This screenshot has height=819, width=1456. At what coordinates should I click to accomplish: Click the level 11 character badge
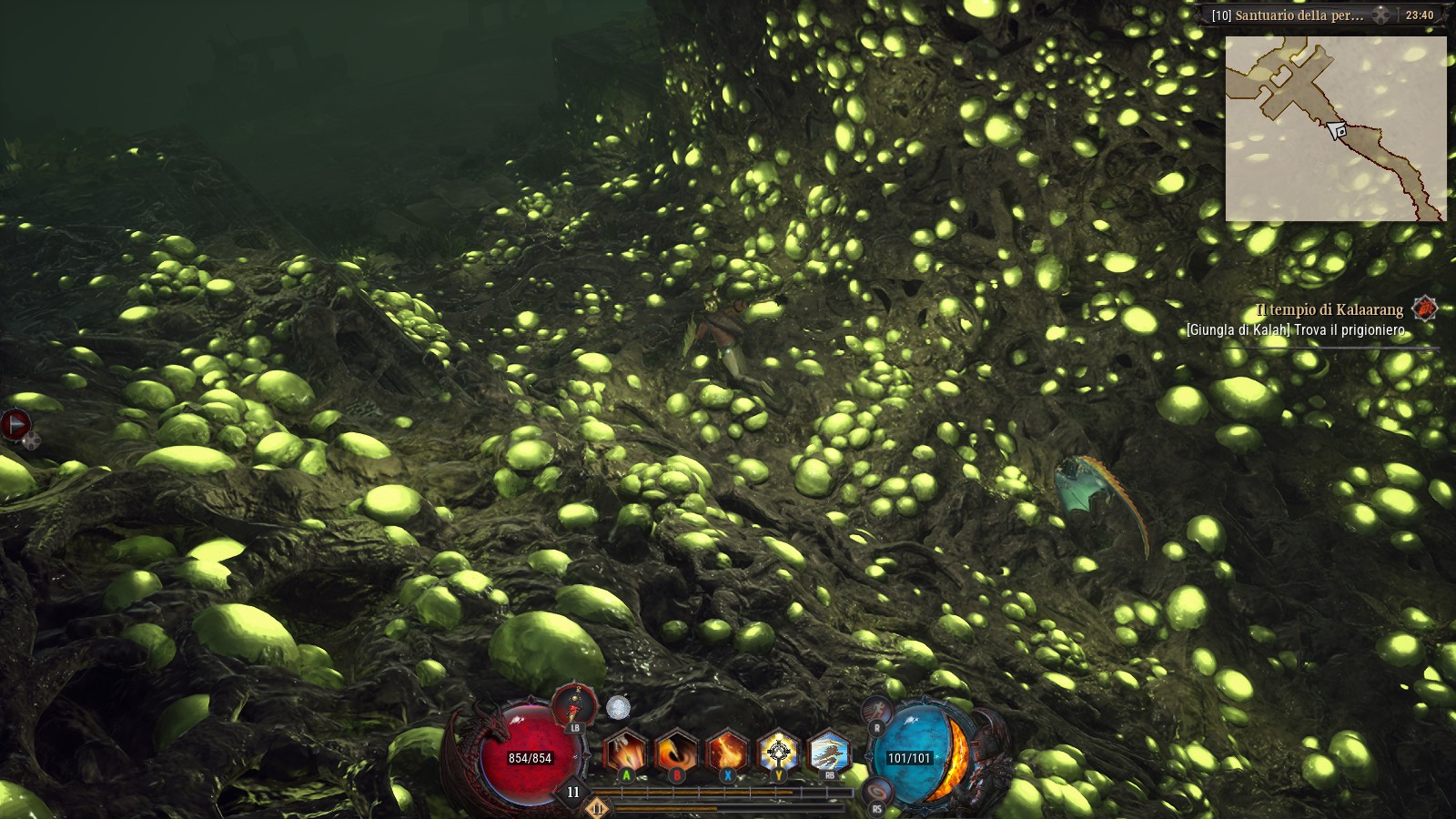tap(573, 793)
